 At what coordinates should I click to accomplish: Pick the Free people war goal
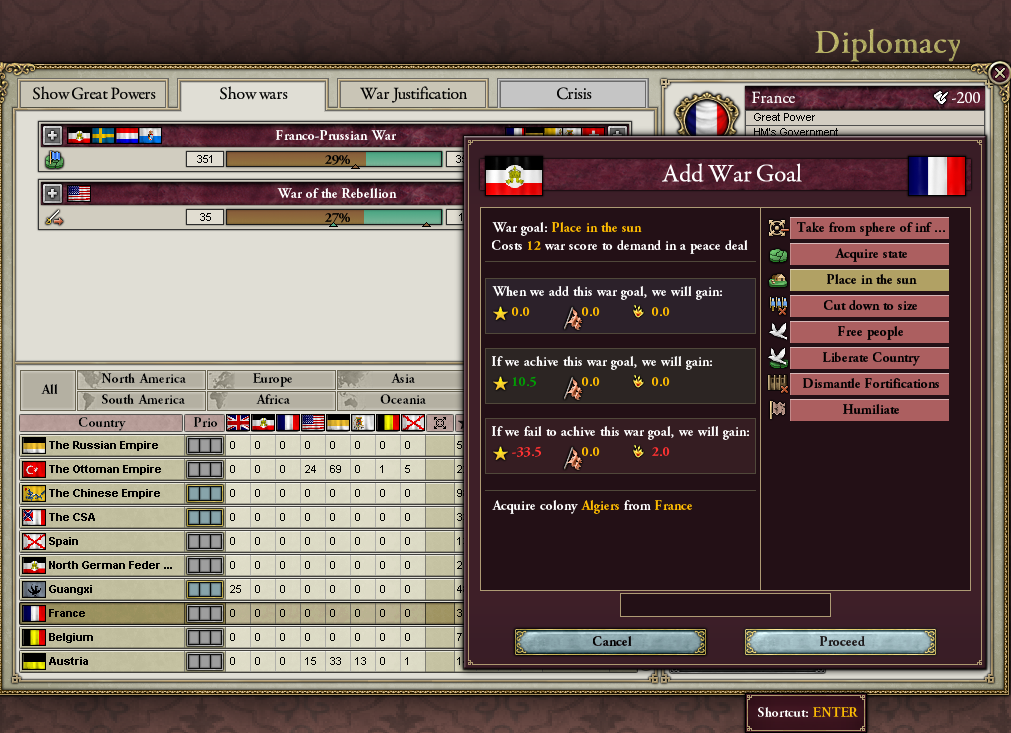click(870, 332)
